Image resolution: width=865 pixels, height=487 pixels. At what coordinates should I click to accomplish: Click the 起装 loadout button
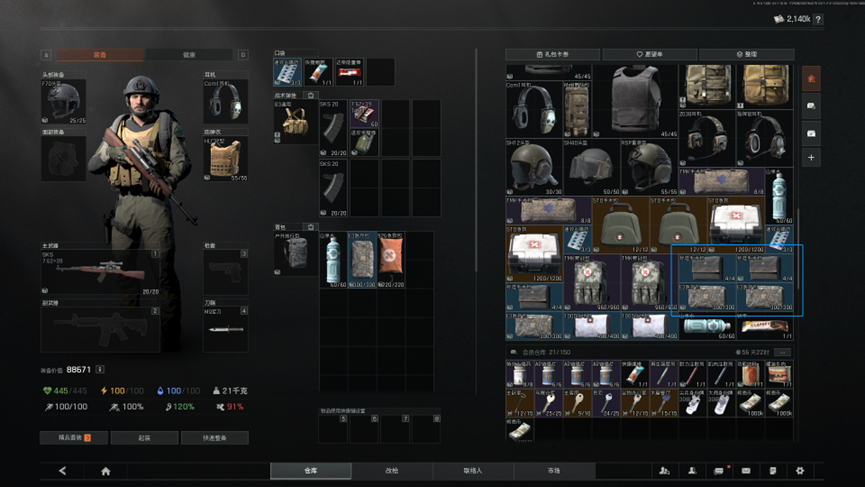(x=144, y=438)
